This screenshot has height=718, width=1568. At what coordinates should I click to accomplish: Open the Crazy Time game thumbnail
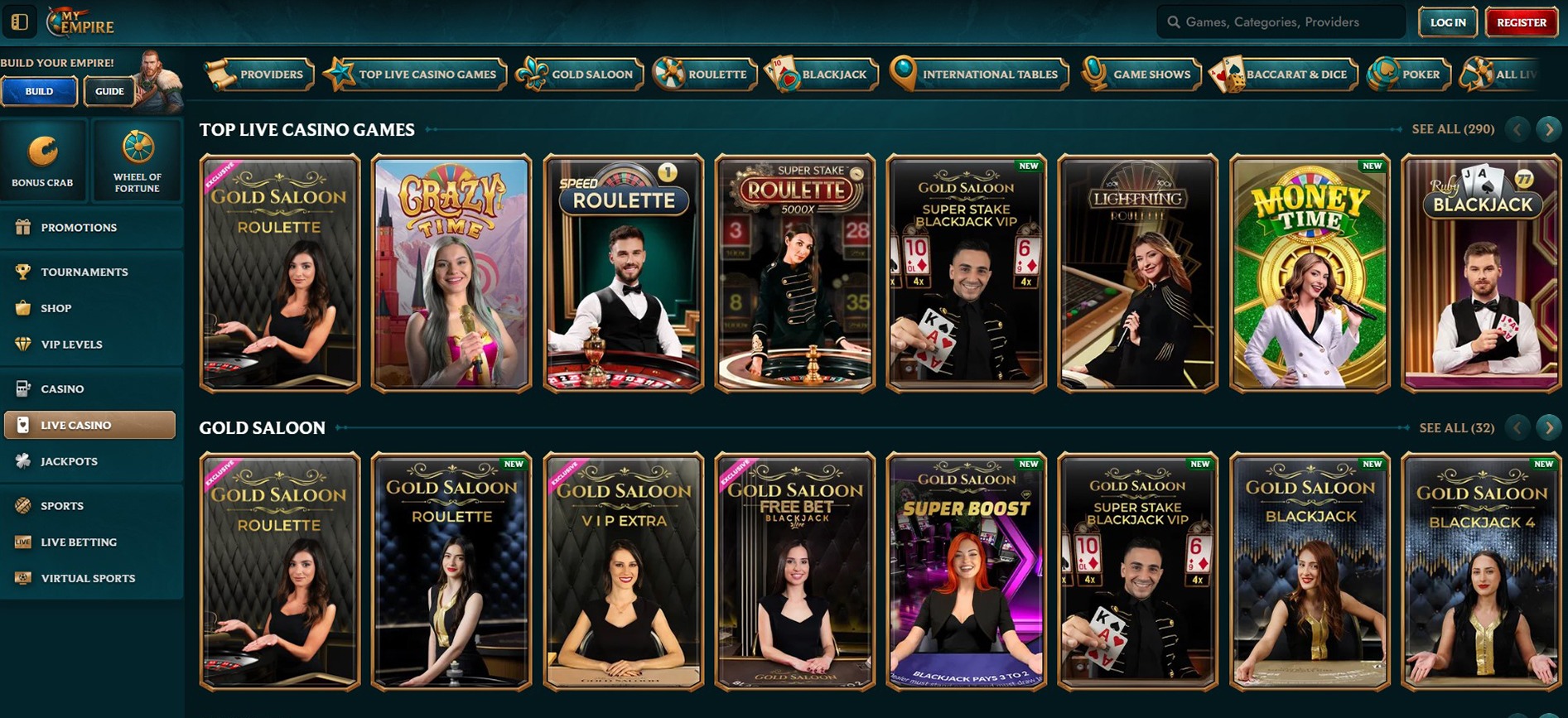pos(451,273)
